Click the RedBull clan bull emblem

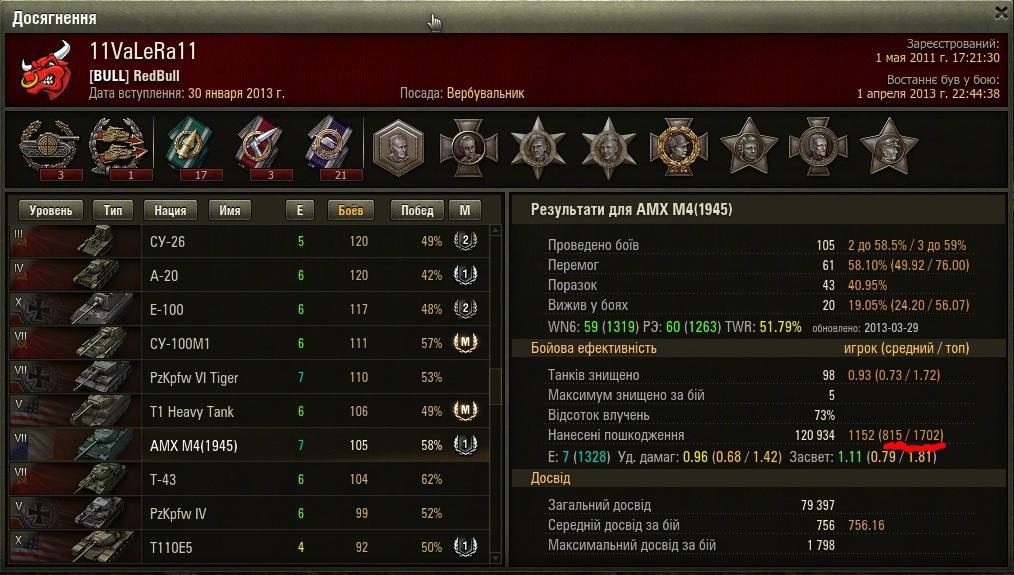click(46, 70)
